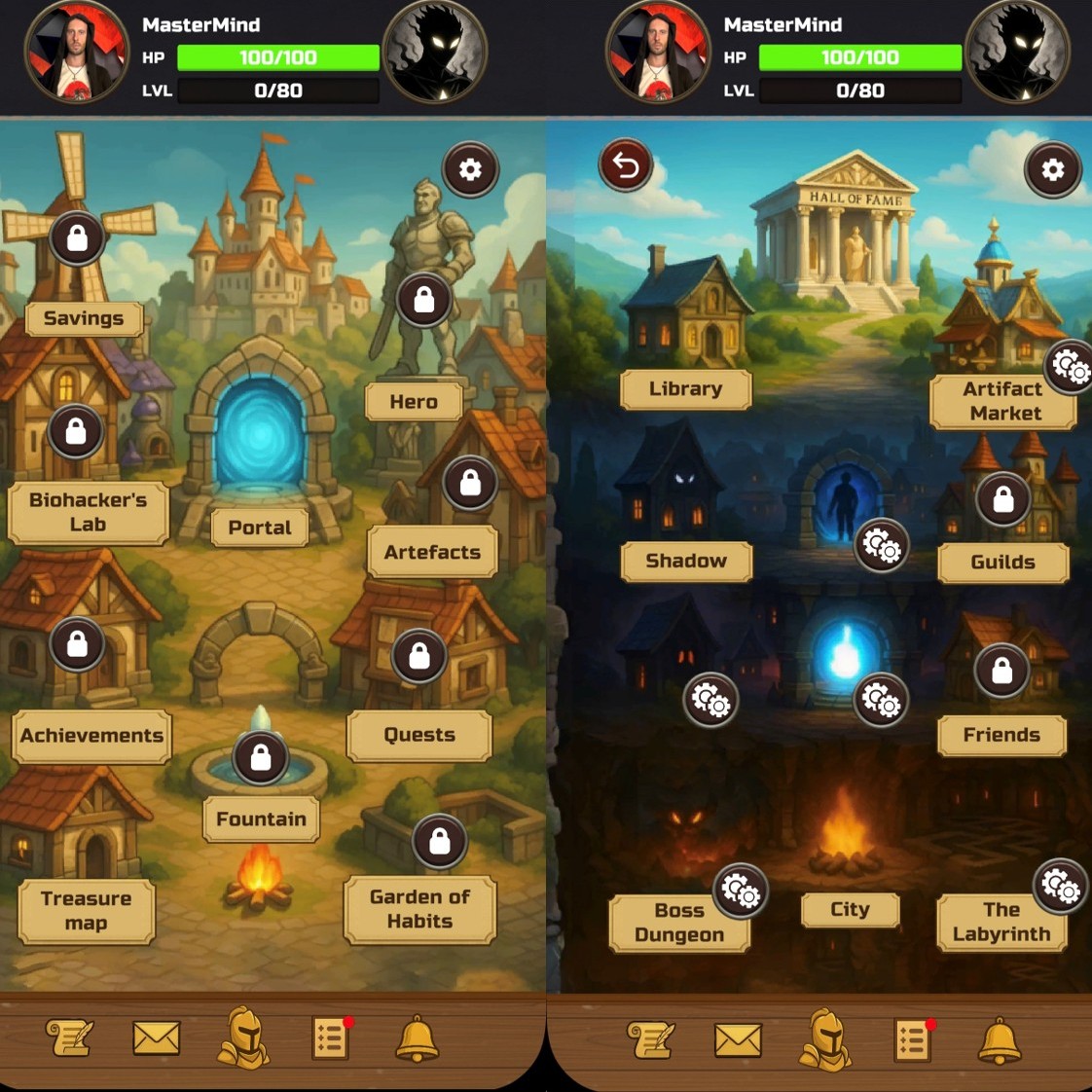View the Achievements house
The width and height of the screenshot is (1092, 1092).
(x=92, y=735)
